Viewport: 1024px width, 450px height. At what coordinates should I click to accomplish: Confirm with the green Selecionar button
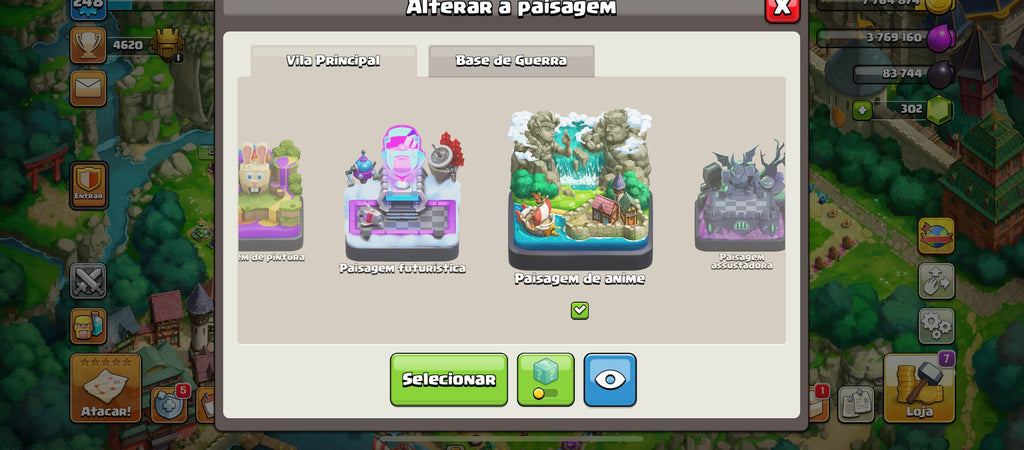448,380
